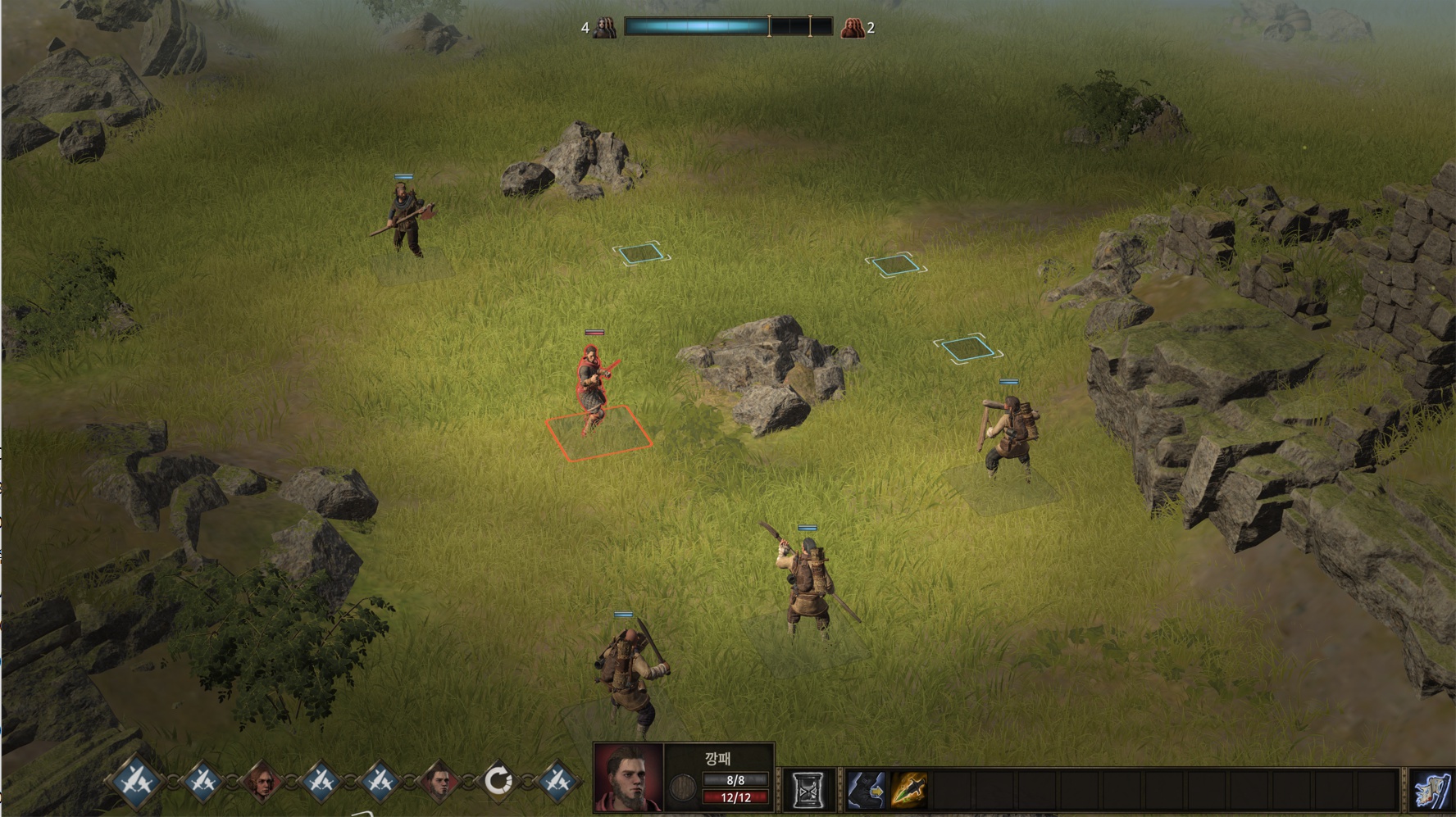Activate the hourglass wait-turn button
Screen dimensions: 1456x817
(808, 790)
